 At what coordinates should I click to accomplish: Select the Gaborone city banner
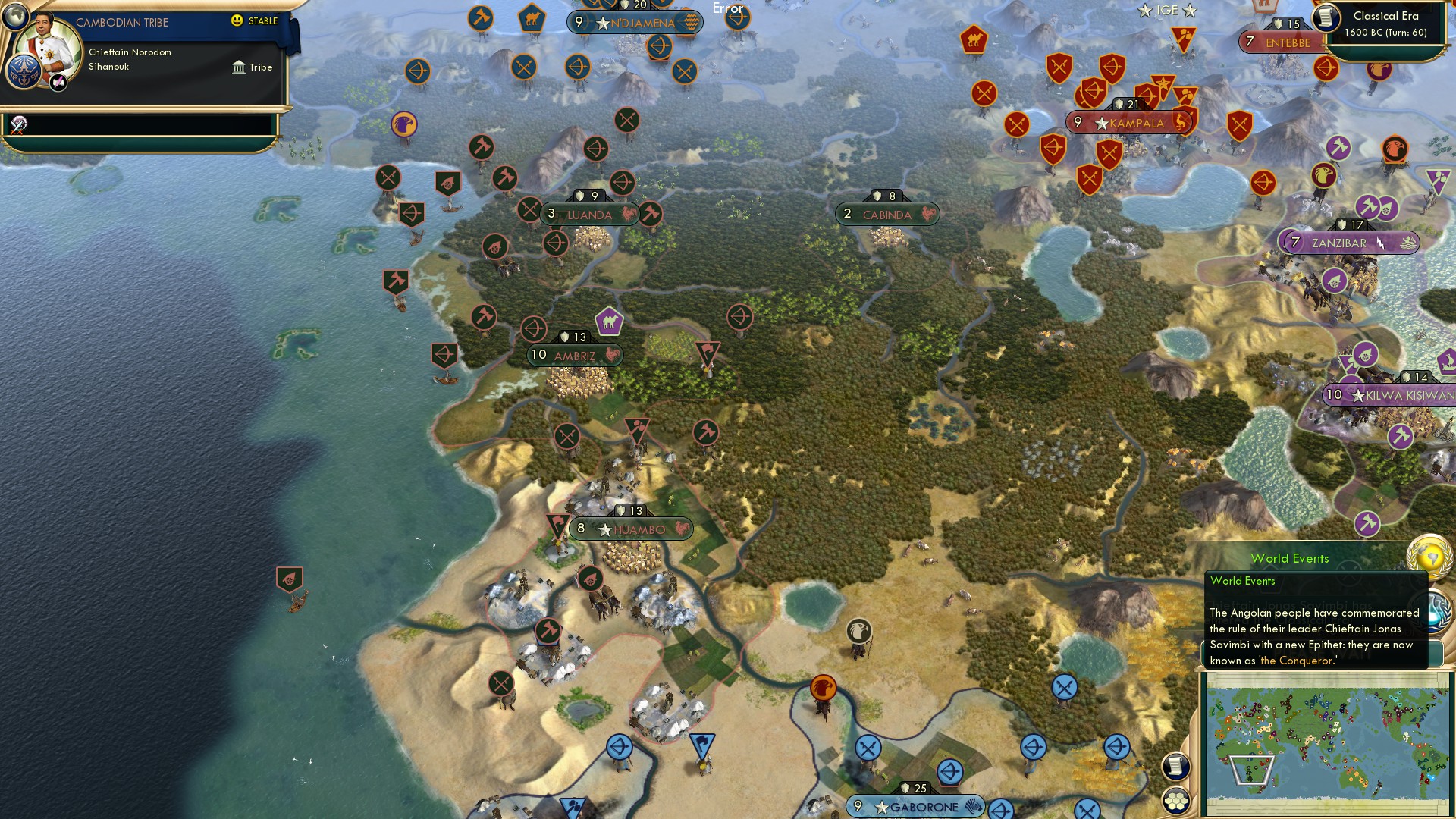[914, 808]
